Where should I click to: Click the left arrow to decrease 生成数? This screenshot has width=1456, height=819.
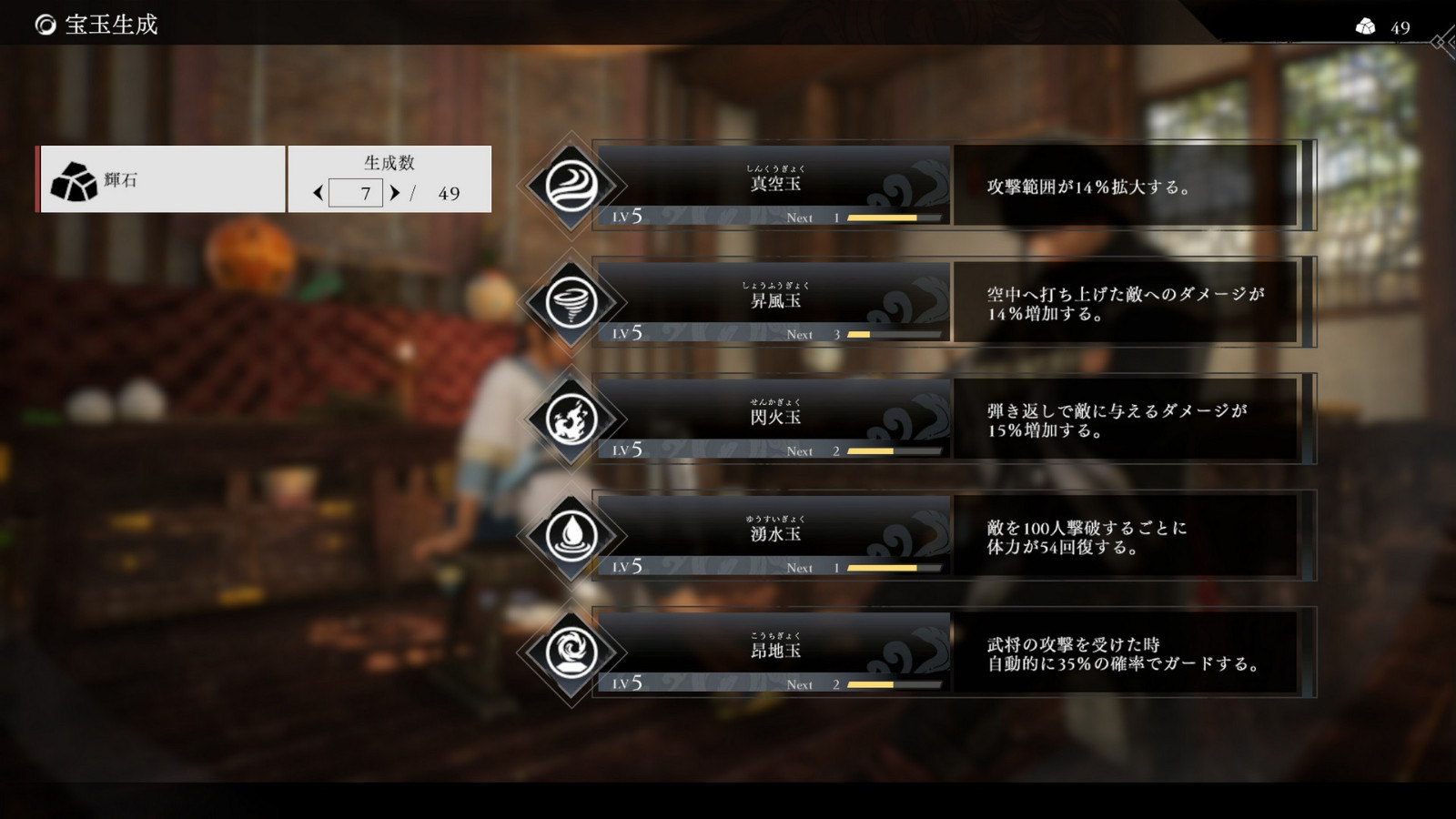click(318, 193)
